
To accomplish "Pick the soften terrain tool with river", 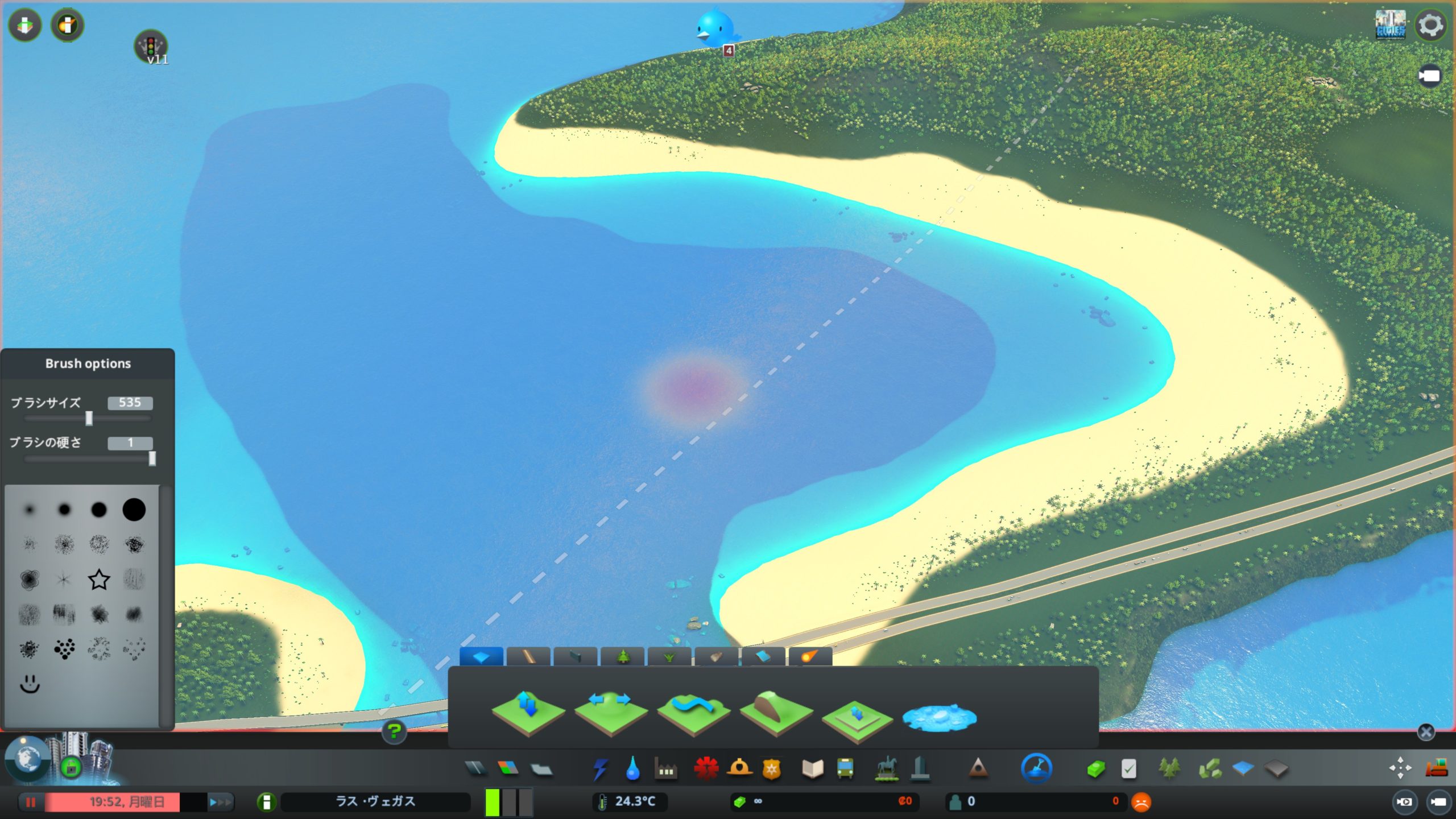I will [x=693, y=713].
